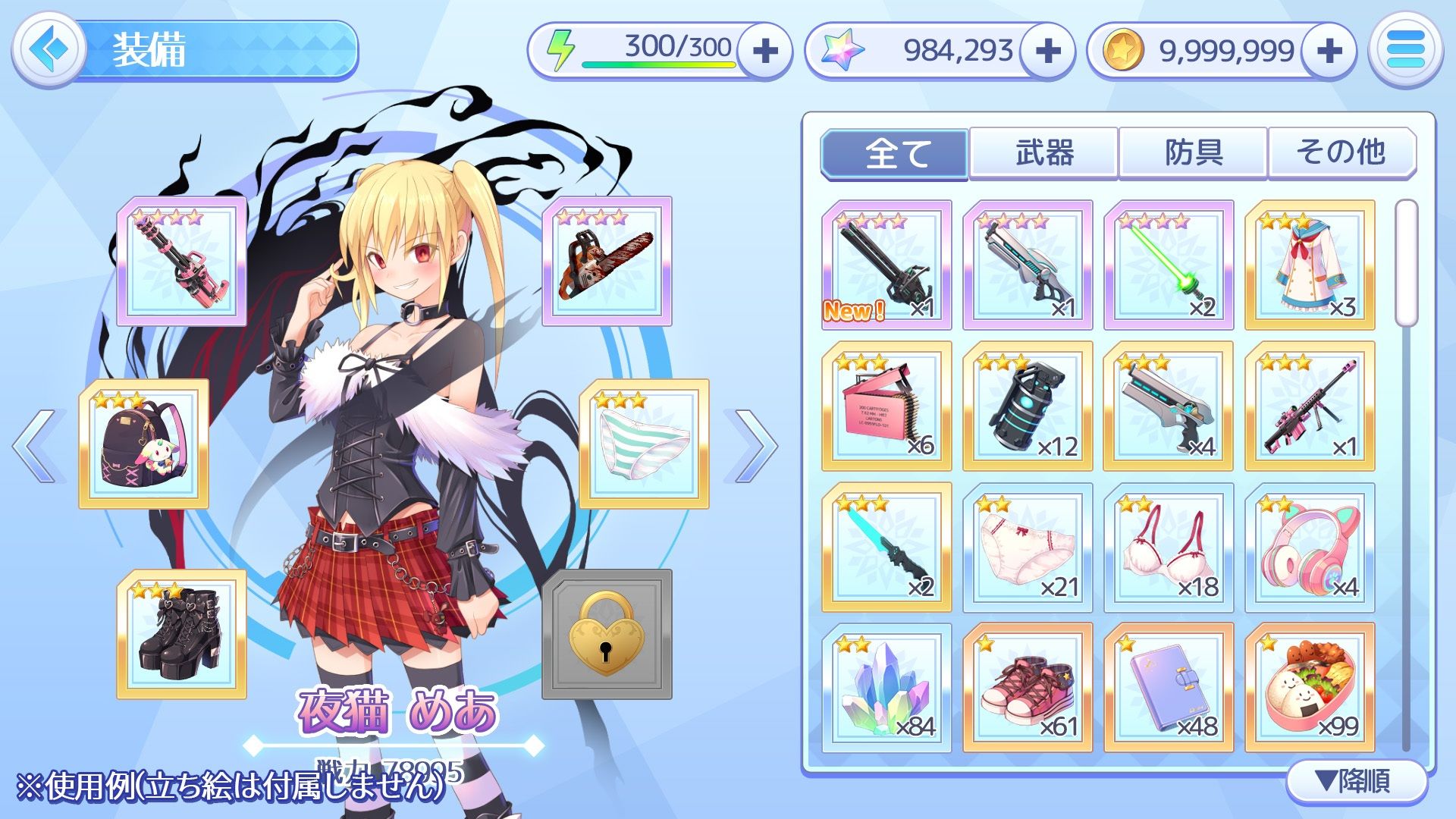Select the equipped chainsaw slot

[x=607, y=262]
